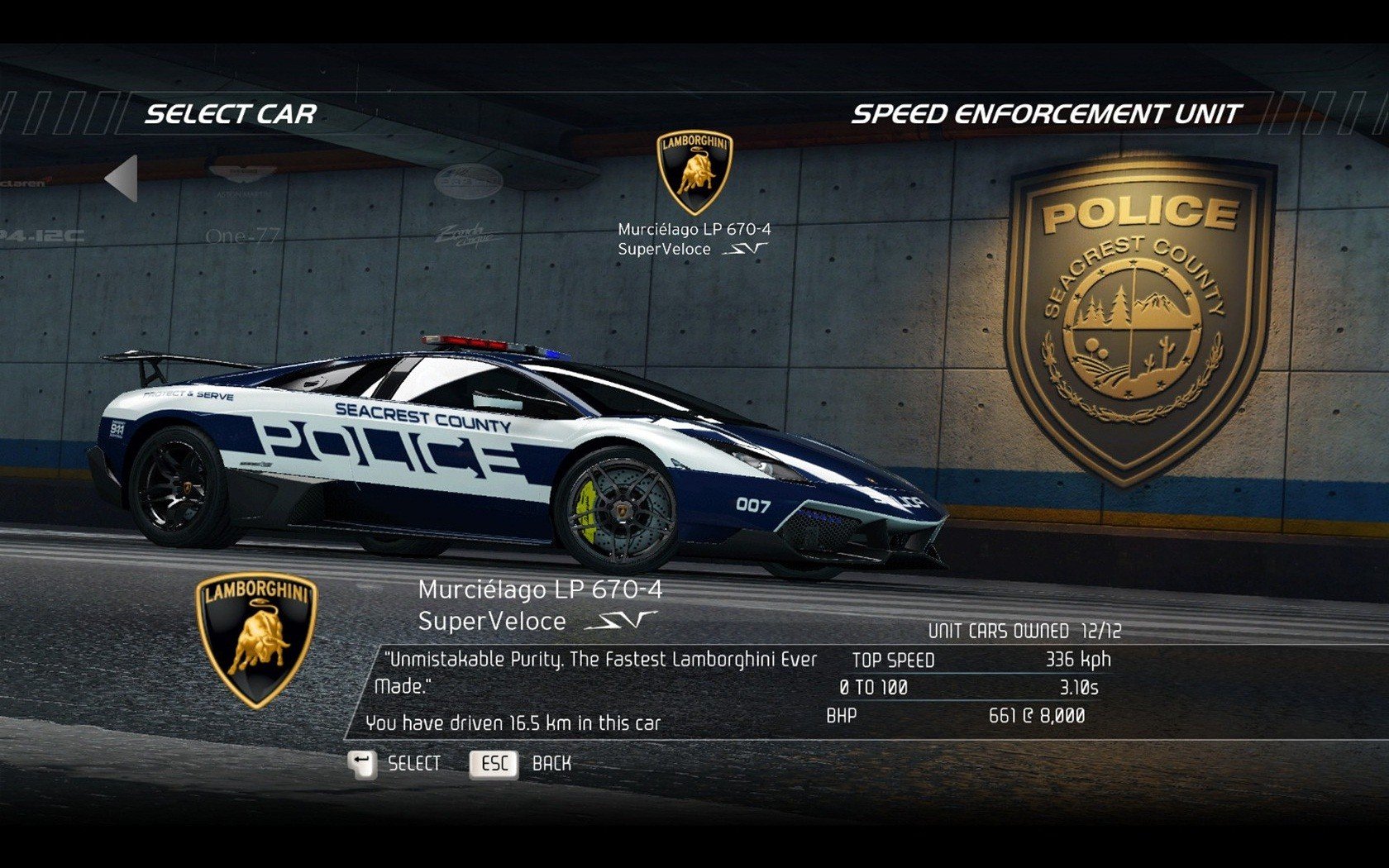
Task: Click the left arrow to browse previous cars
Action: coord(122,180)
